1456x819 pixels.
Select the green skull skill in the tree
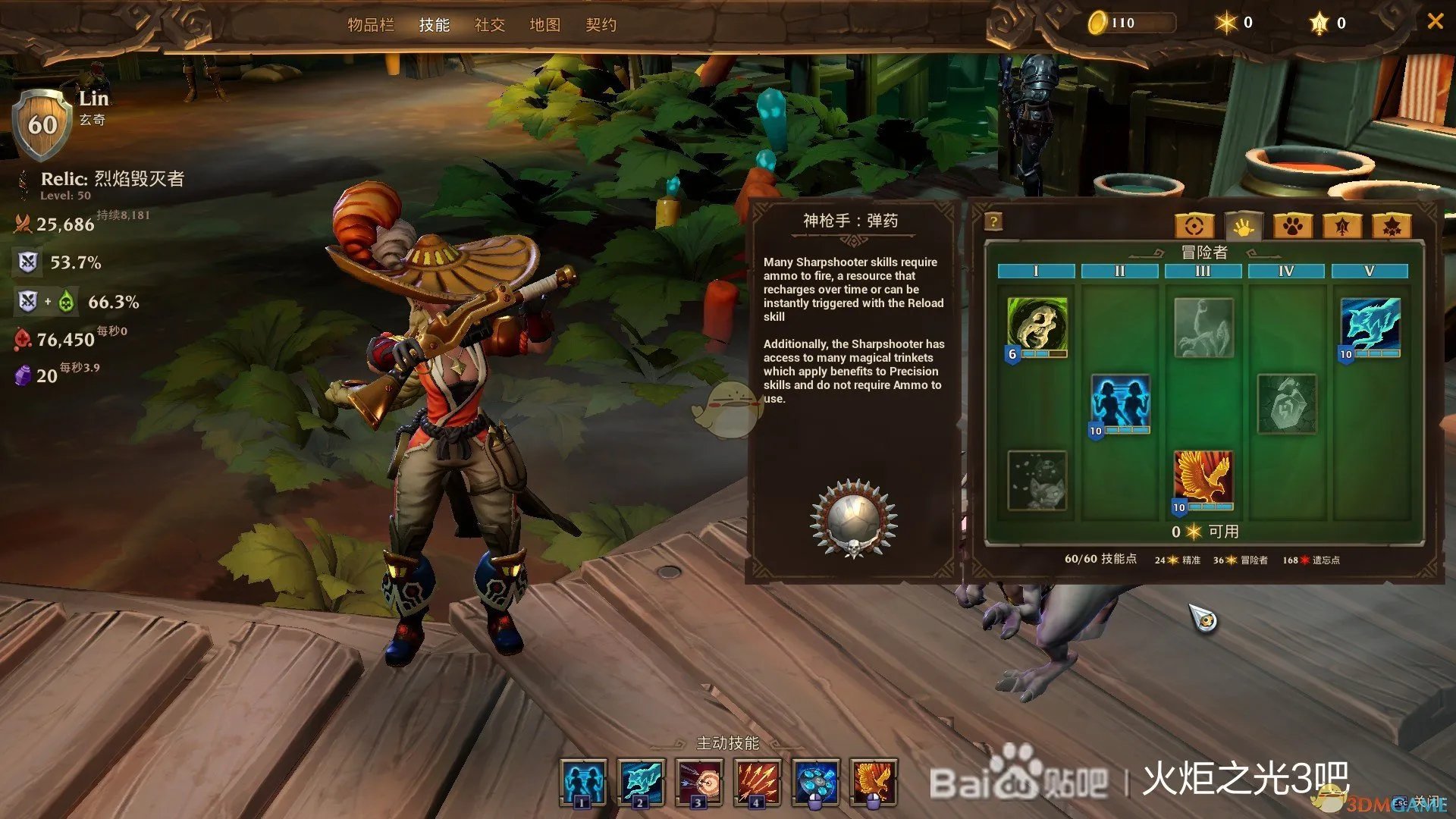[x=1037, y=325]
